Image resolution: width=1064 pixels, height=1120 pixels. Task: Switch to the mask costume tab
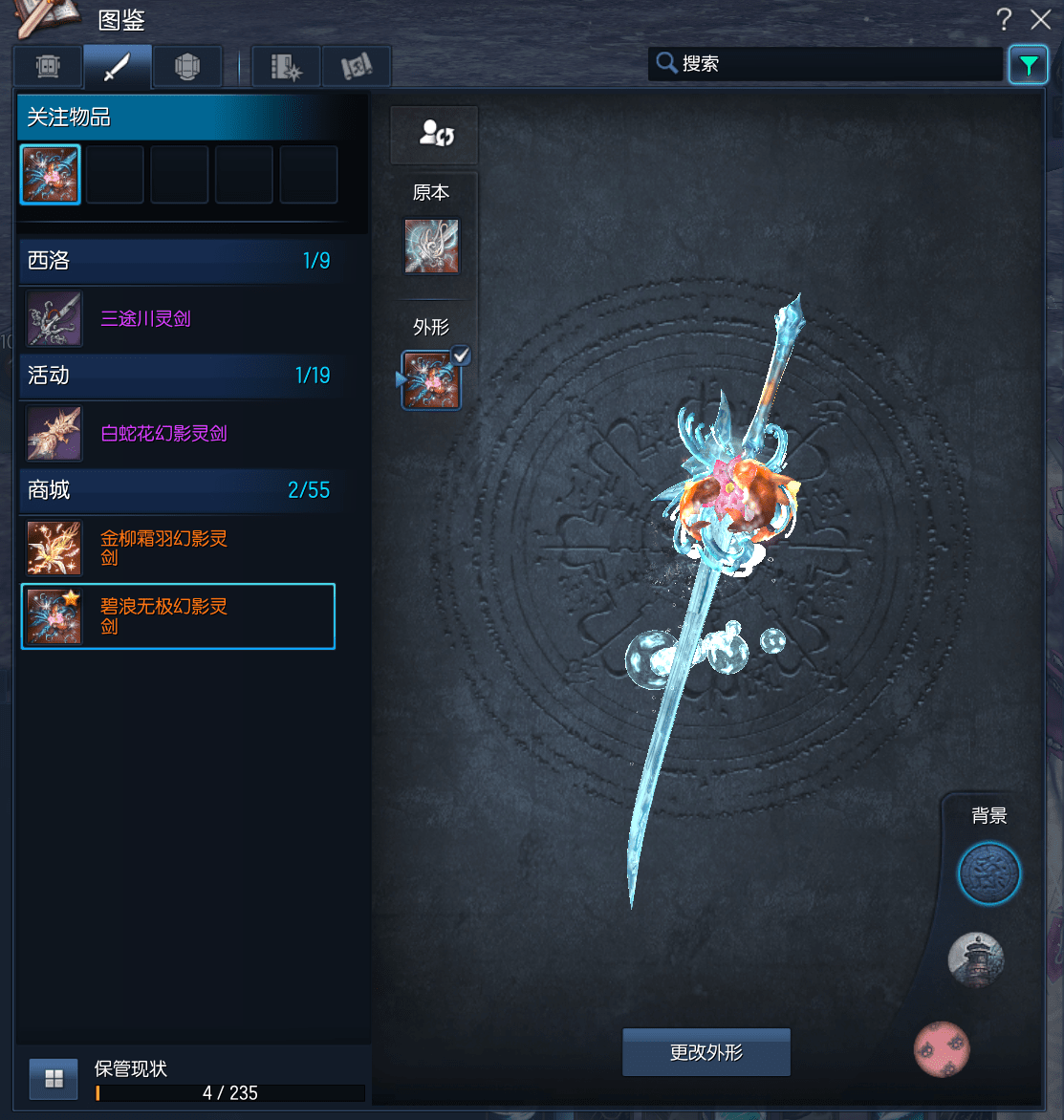click(48, 67)
